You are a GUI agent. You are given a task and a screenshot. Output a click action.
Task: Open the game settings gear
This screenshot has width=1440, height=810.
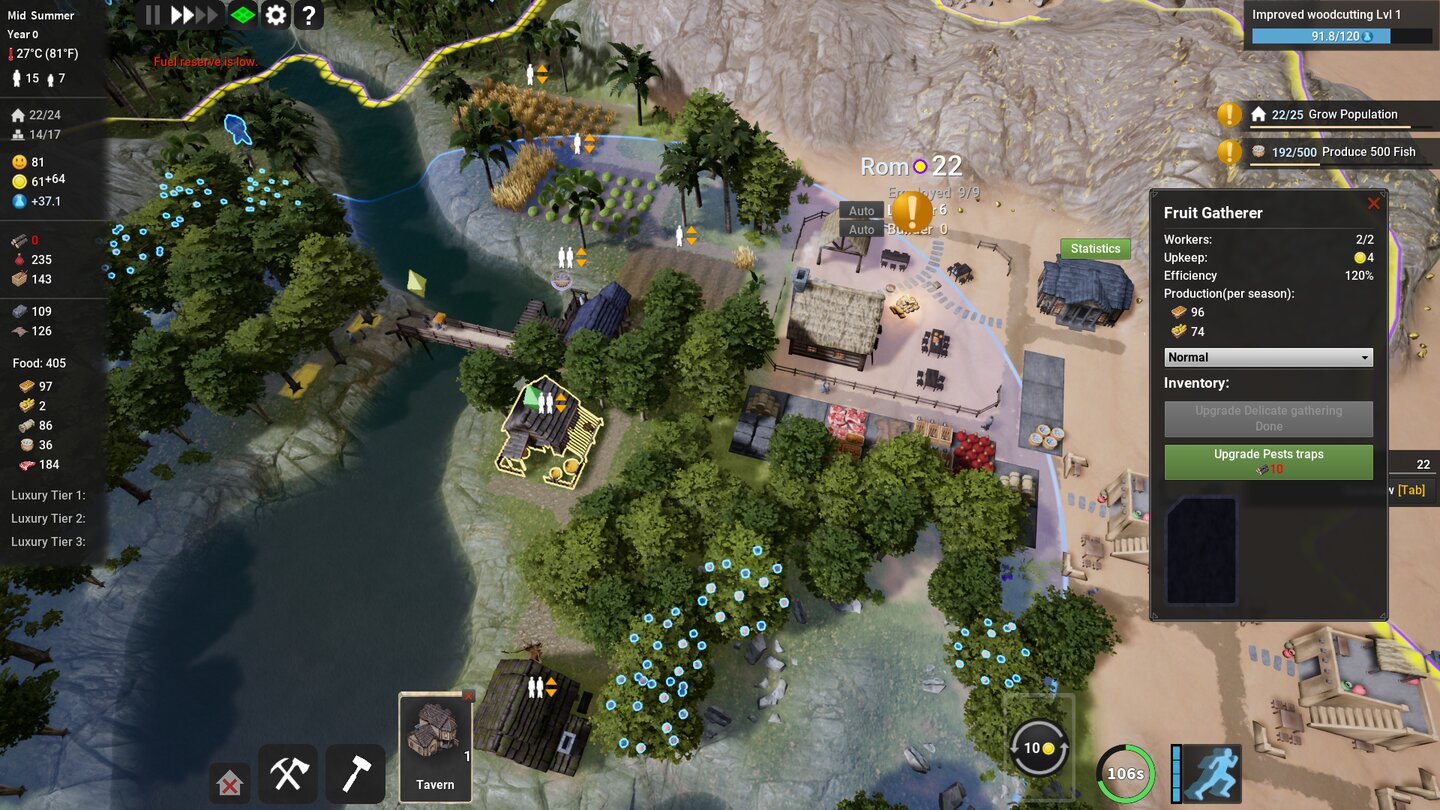[x=276, y=15]
